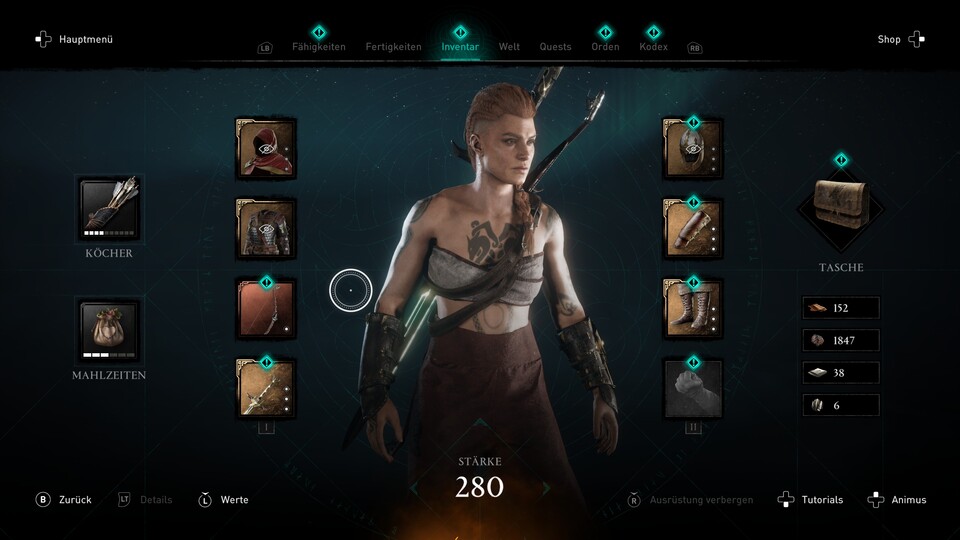The image size is (960, 540).
Task: Open the Köcher quiver slot
Action: pyautogui.click(x=109, y=209)
